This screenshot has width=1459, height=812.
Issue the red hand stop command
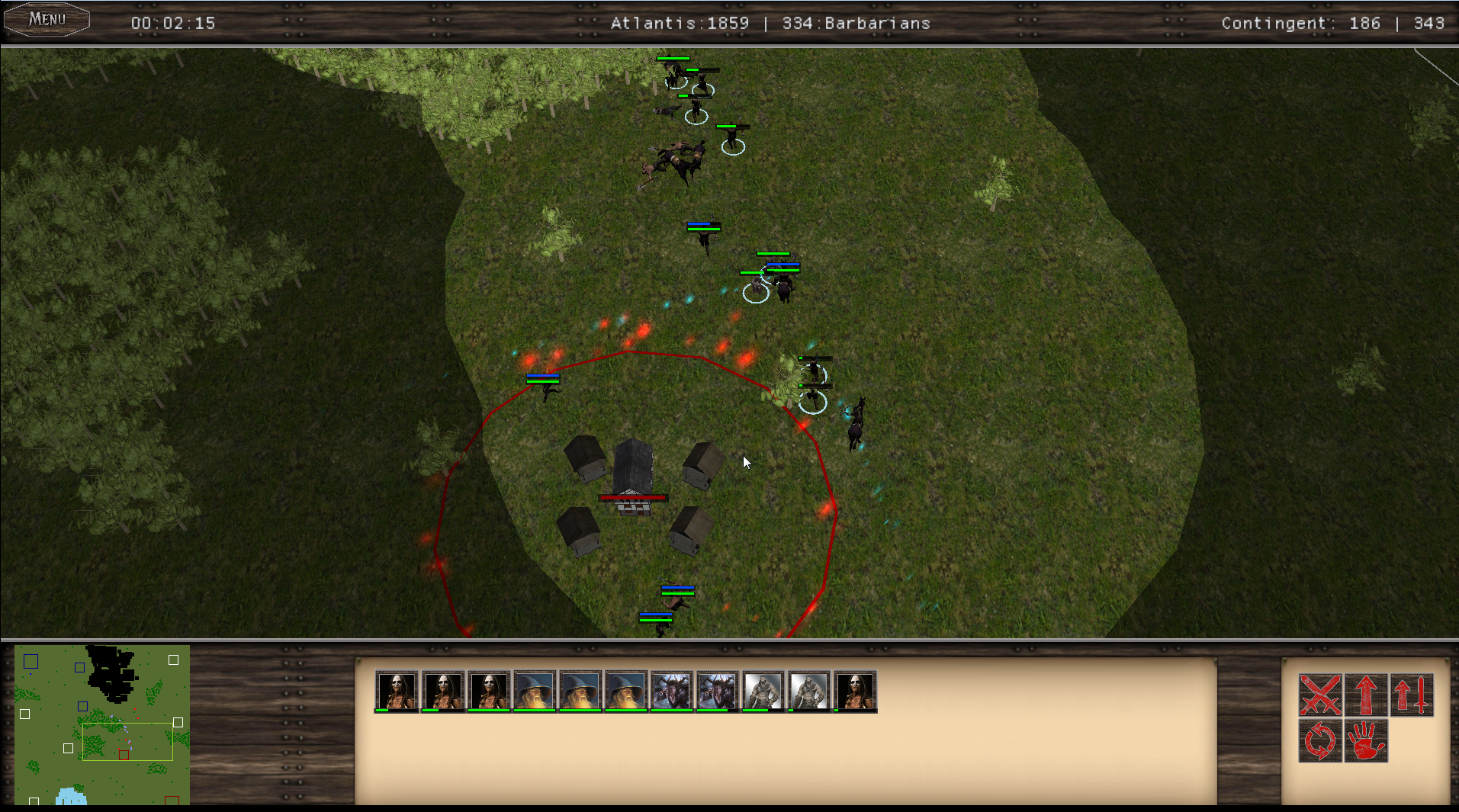[x=1365, y=740]
